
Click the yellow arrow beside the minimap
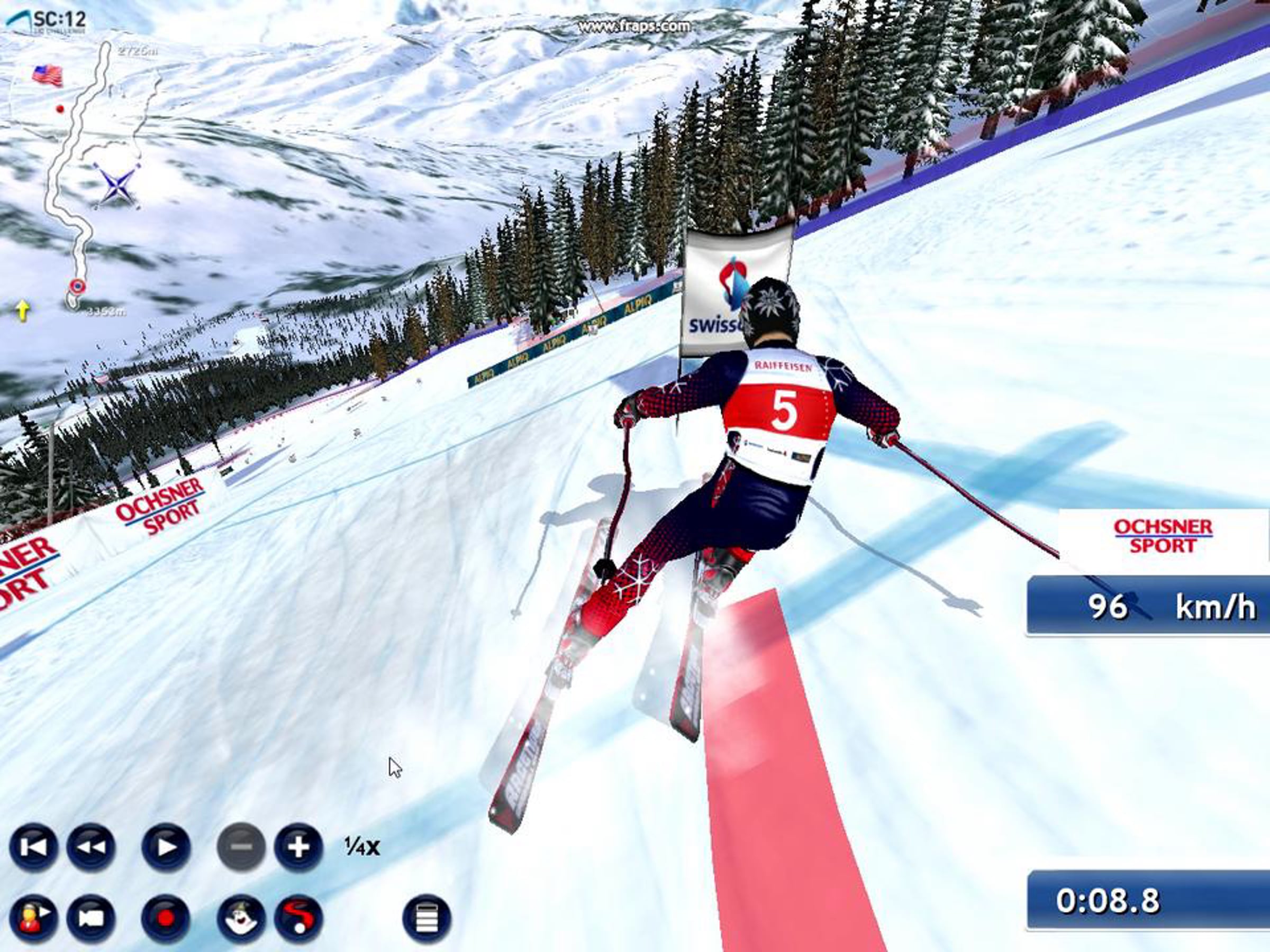(x=22, y=310)
